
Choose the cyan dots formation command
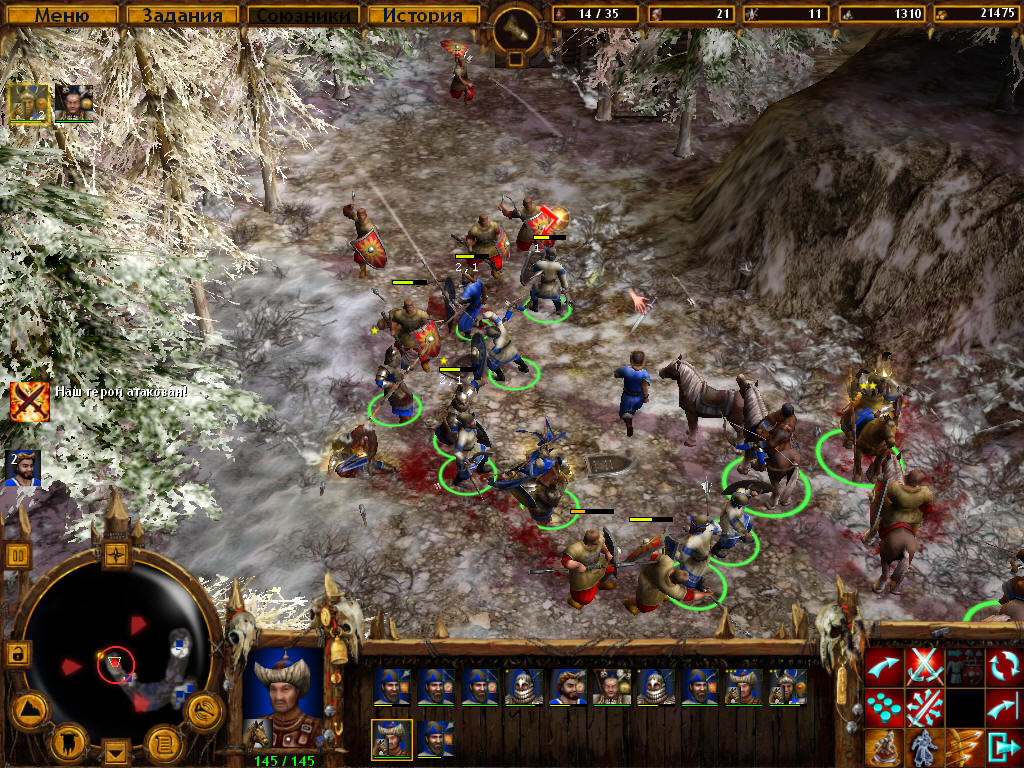coord(884,707)
